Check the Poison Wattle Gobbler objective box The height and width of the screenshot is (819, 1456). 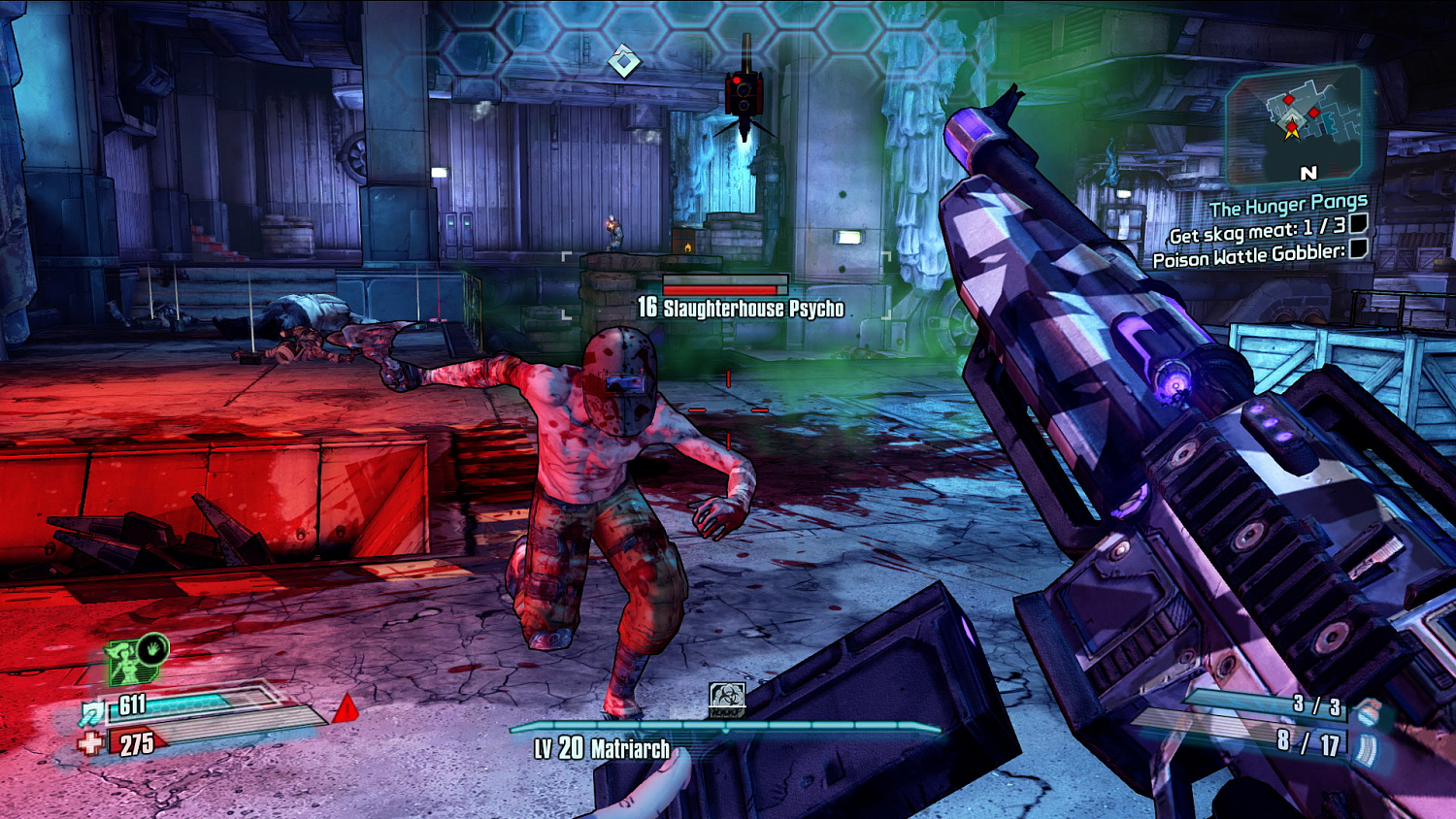click(x=1357, y=250)
